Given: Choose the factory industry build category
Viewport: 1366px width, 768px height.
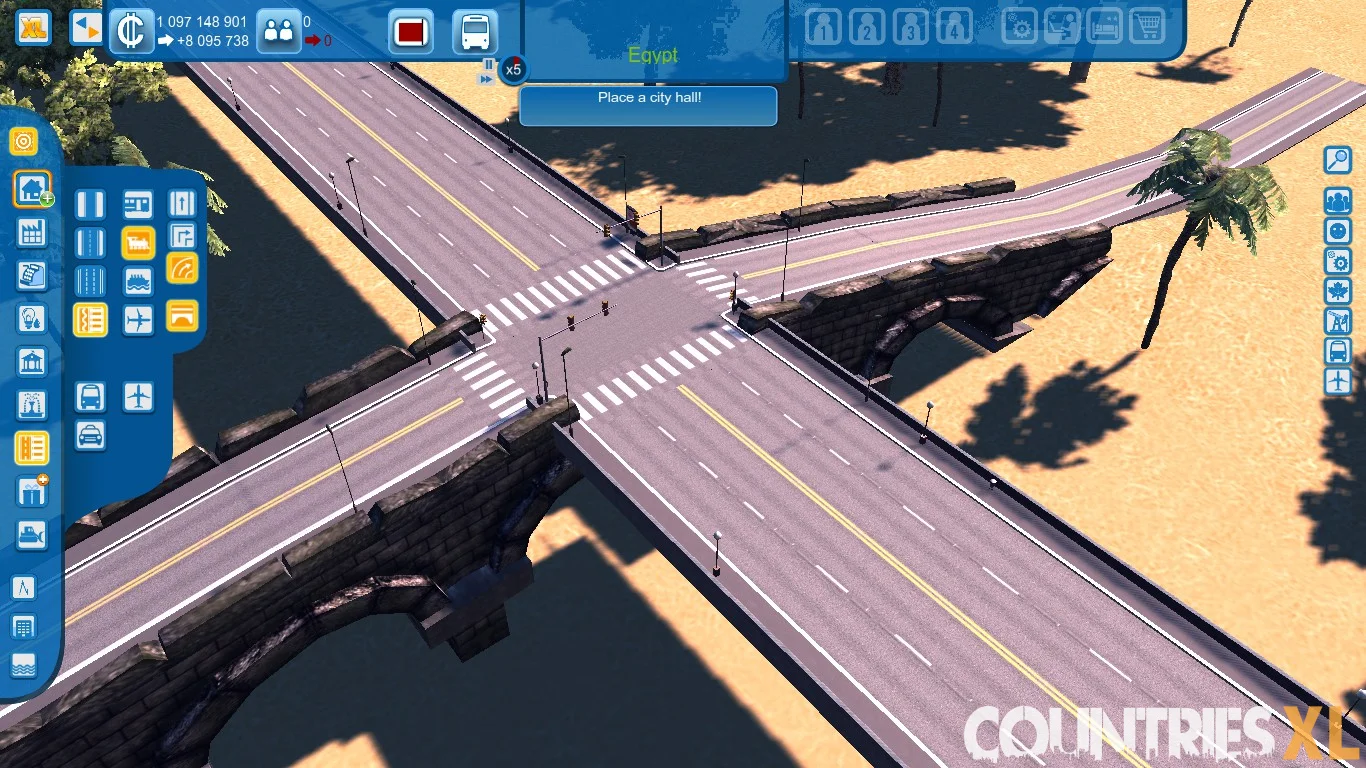Looking at the screenshot, I should (x=32, y=233).
